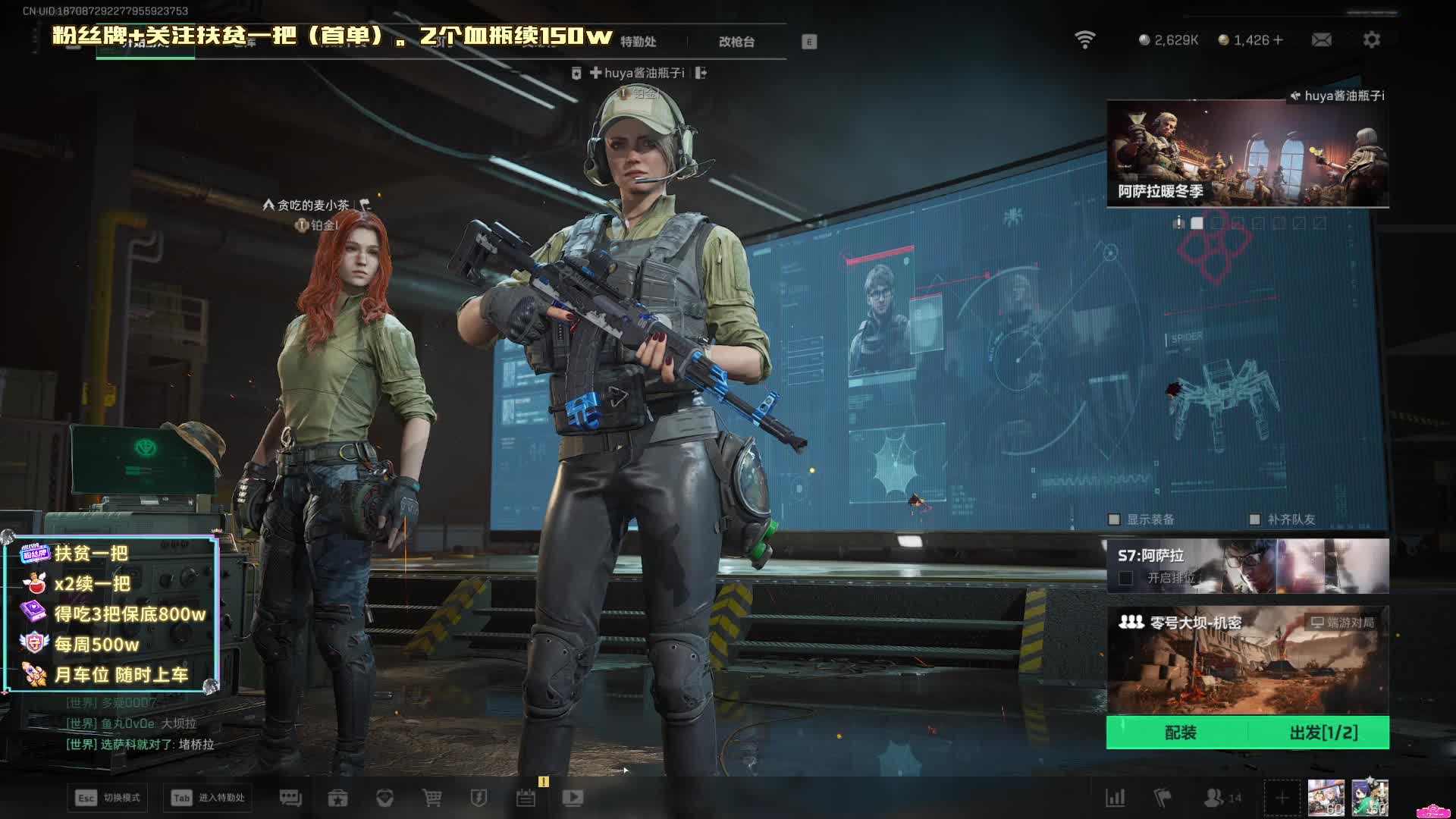Image resolution: width=1456 pixels, height=819 pixels.
Task: Switch to the 特勤处 tab
Action: [x=638, y=42]
